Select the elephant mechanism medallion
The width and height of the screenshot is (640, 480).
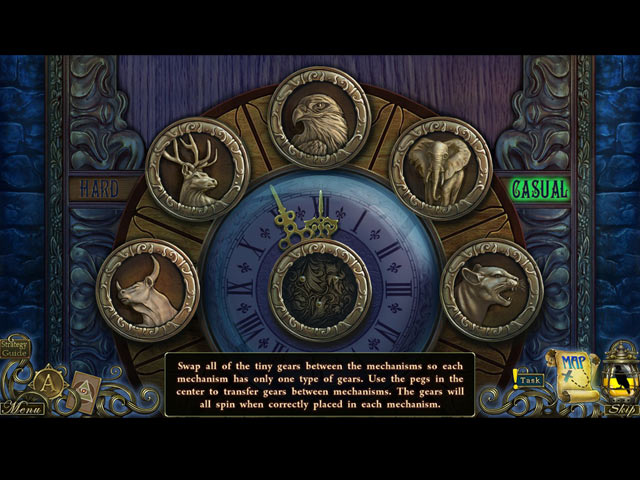(x=440, y=167)
